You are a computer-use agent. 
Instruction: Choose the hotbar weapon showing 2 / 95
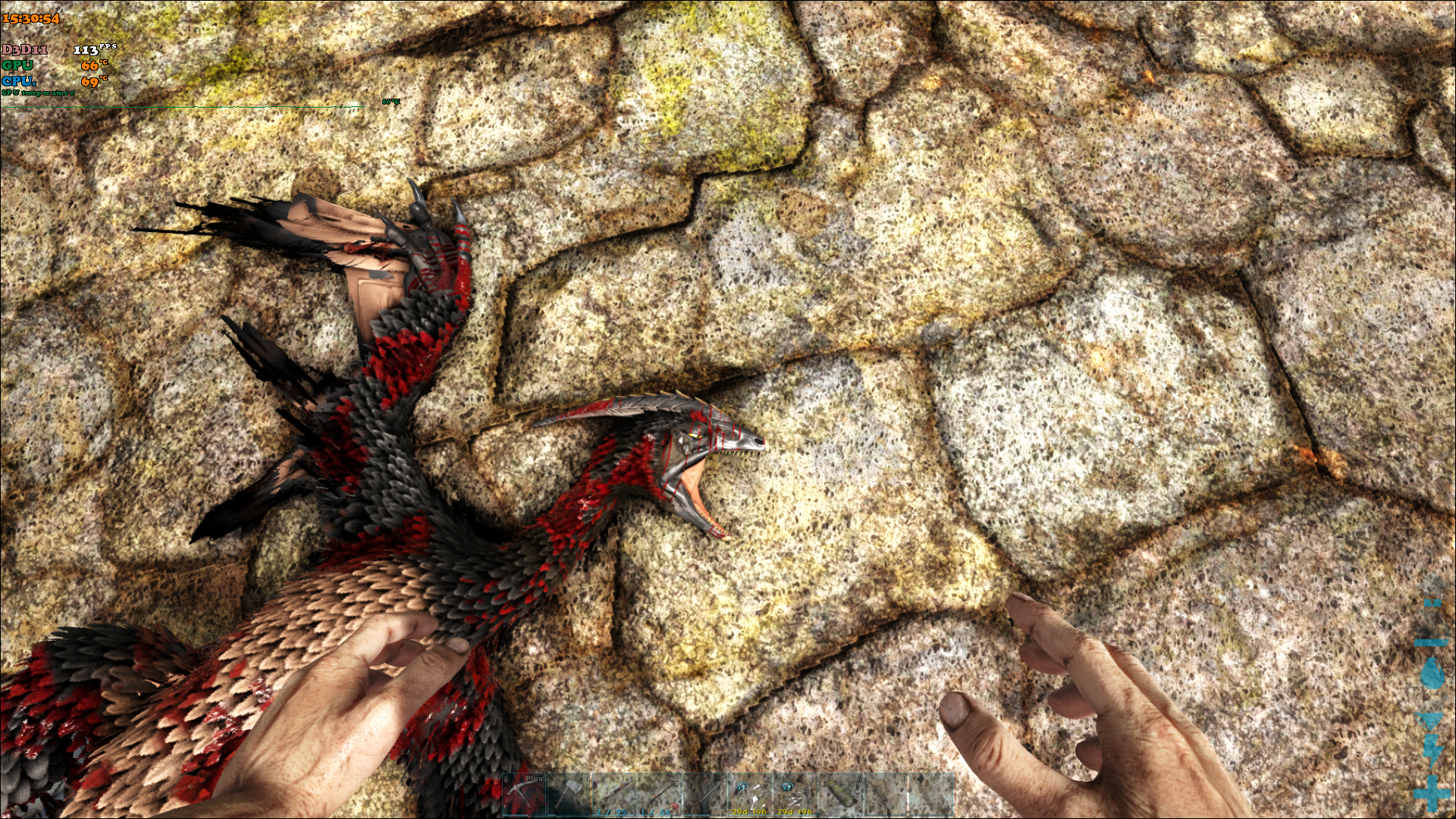[613, 795]
